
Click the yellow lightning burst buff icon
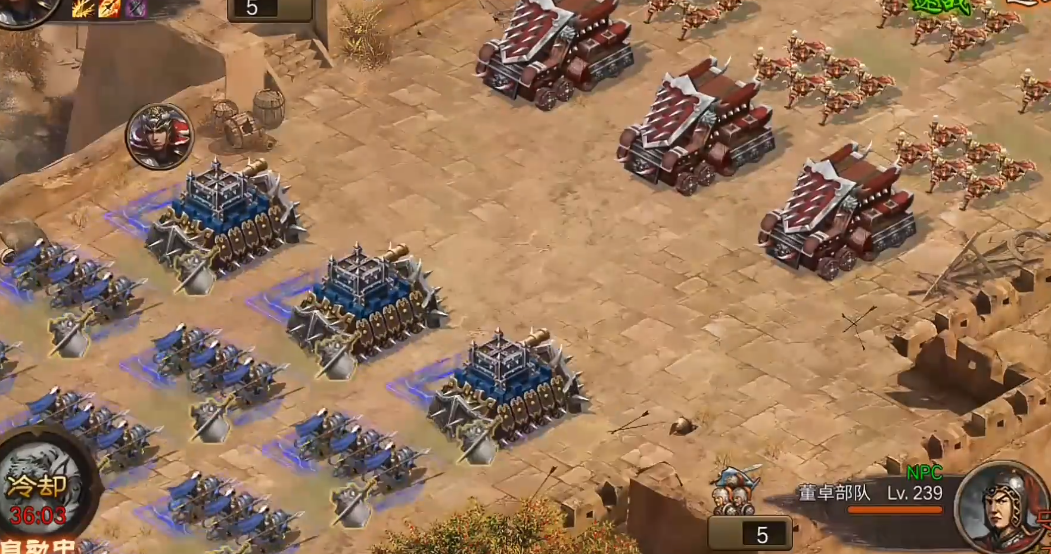(84, 9)
